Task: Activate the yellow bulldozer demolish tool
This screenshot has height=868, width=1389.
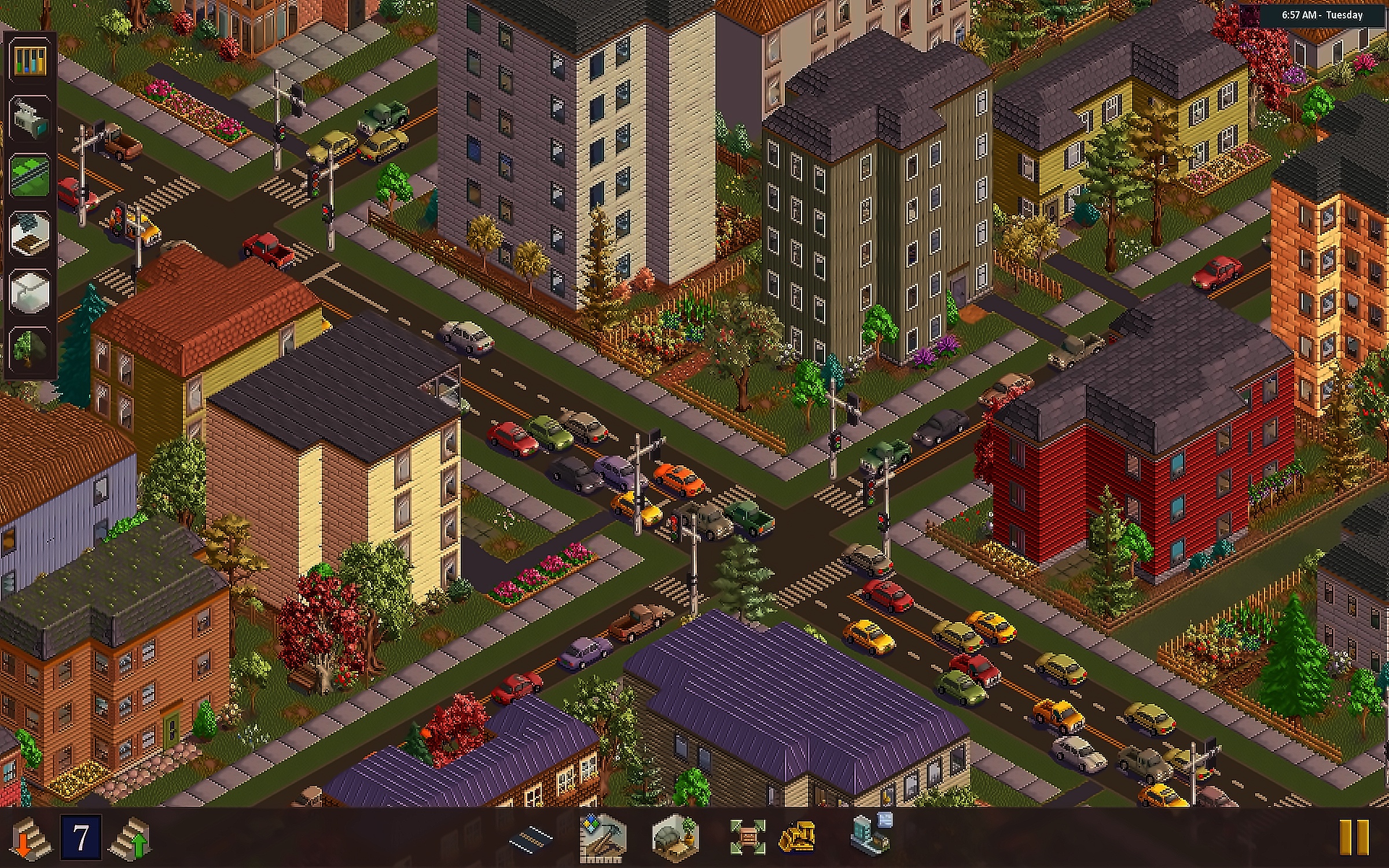Action: [x=798, y=837]
